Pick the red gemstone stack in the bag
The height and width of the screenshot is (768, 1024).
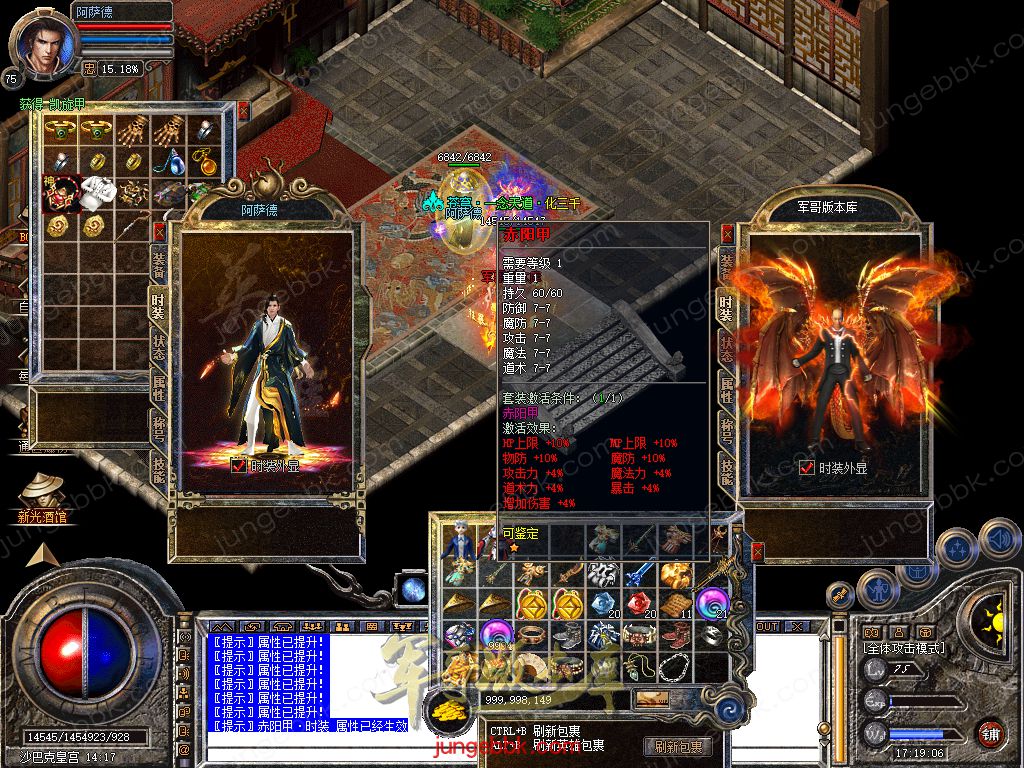[x=640, y=604]
